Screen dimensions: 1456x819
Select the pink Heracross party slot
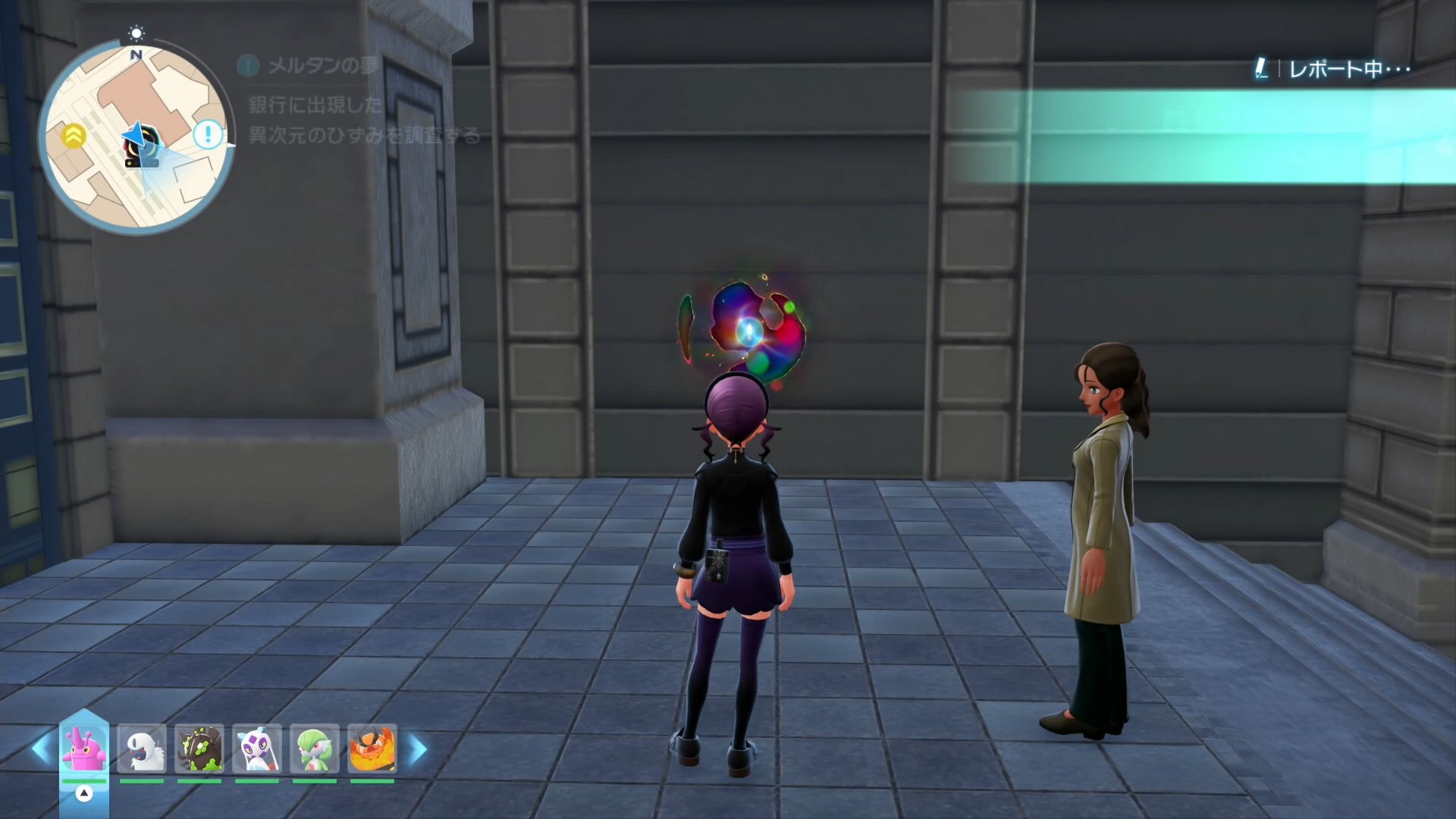[84, 748]
